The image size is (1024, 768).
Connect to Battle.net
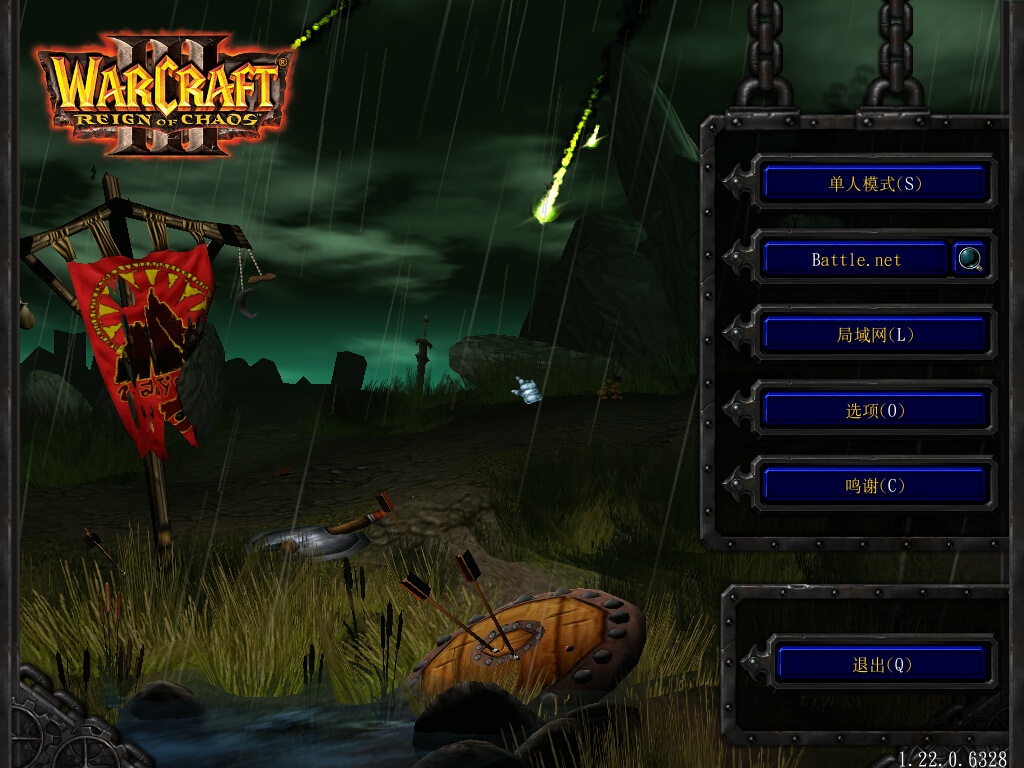(x=855, y=259)
